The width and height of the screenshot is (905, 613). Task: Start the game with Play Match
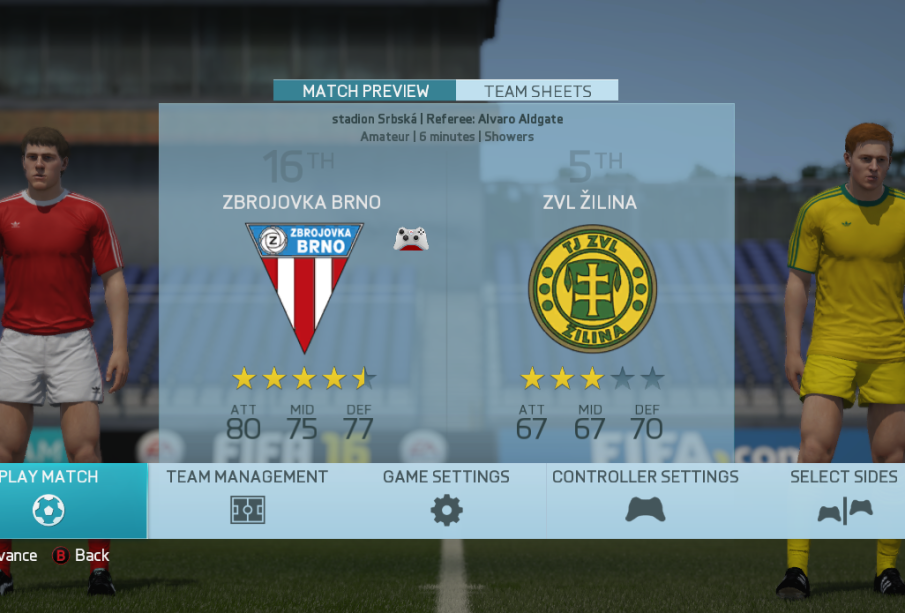point(50,499)
